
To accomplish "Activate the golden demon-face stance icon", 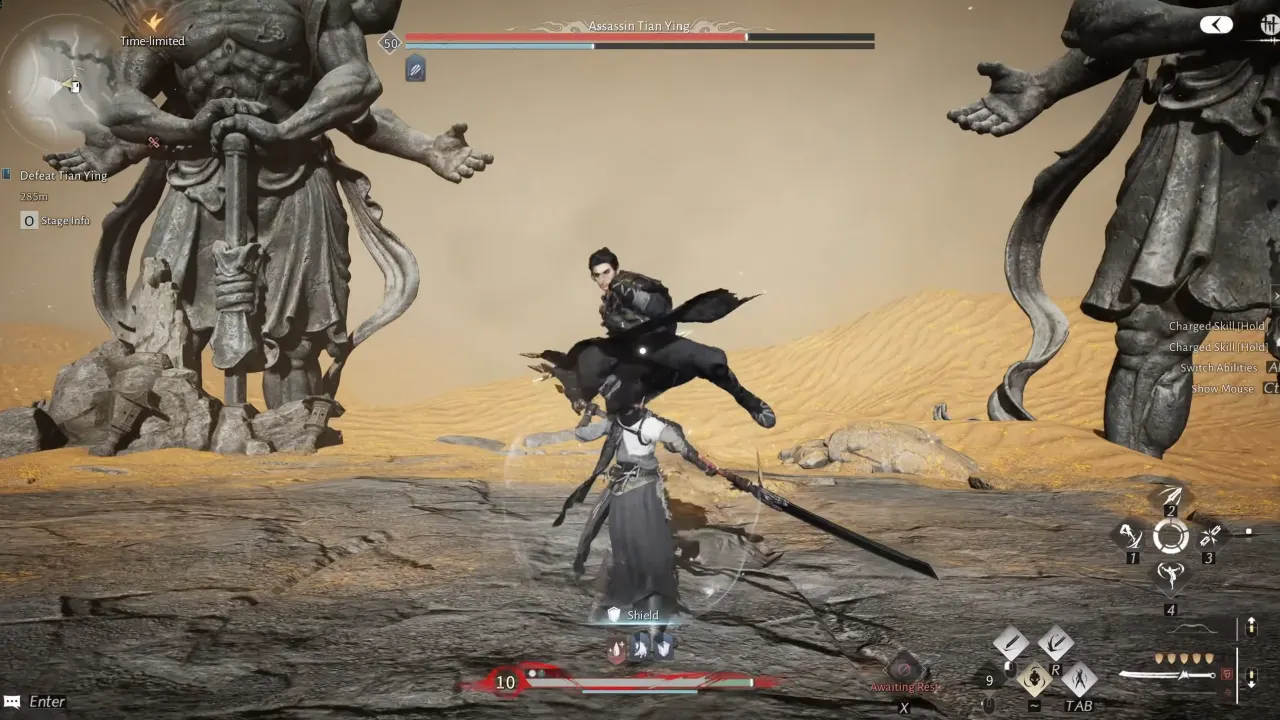I will click(x=1035, y=680).
